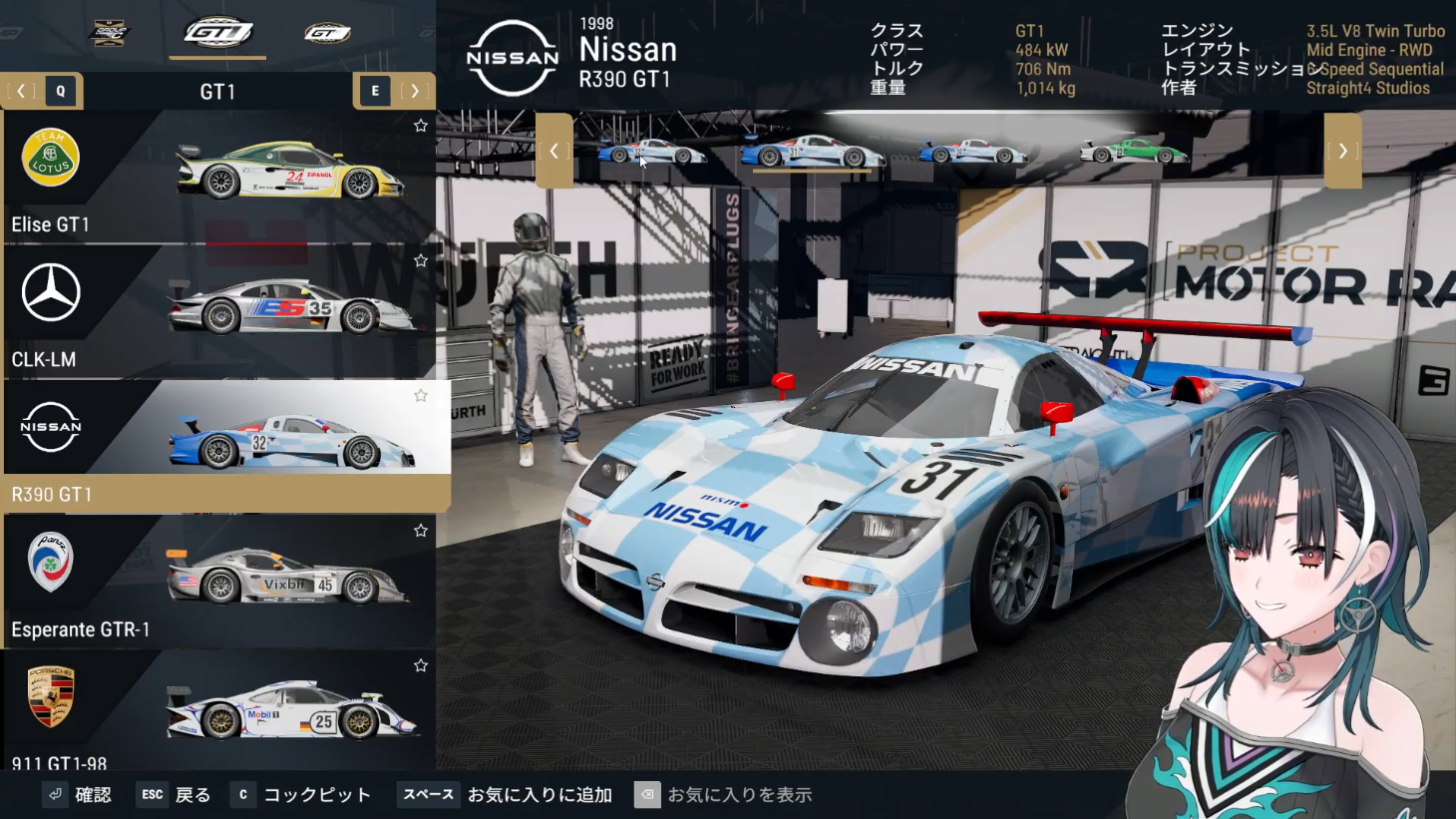1456x819 pixels.
Task: Select the Nissan R390 GT1 entry
Action: click(x=217, y=446)
